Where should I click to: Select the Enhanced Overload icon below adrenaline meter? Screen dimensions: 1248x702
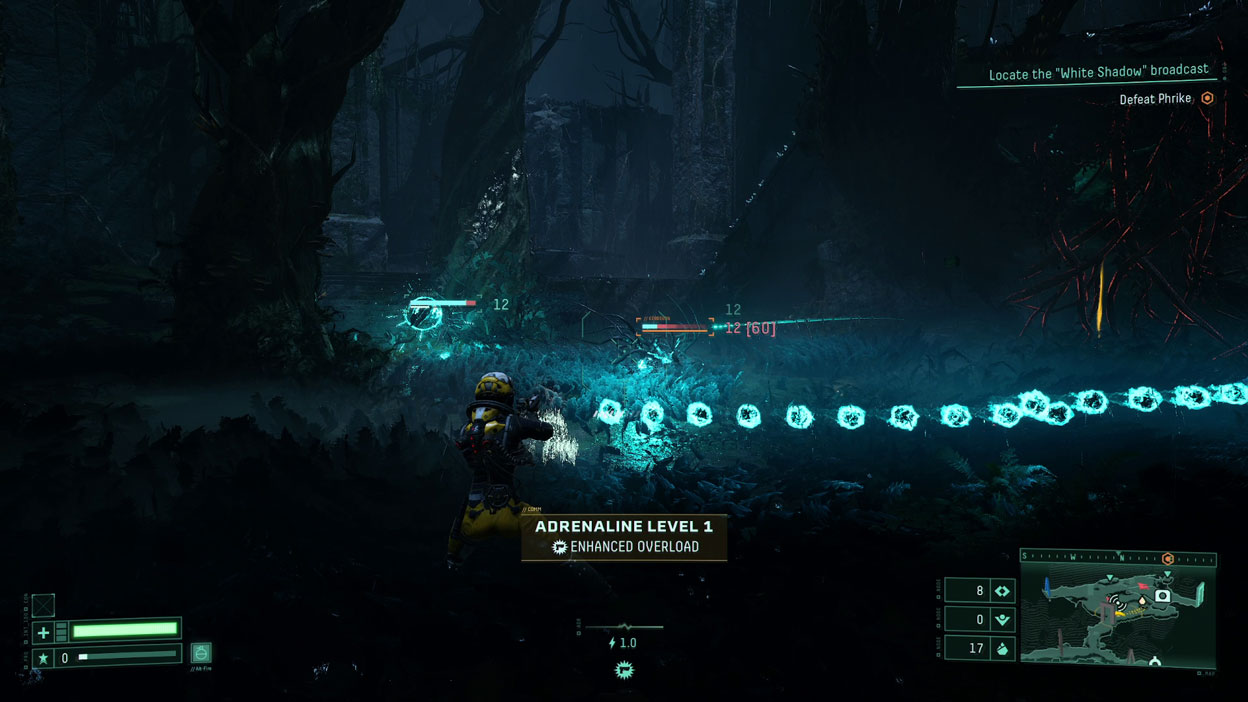[x=625, y=669]
